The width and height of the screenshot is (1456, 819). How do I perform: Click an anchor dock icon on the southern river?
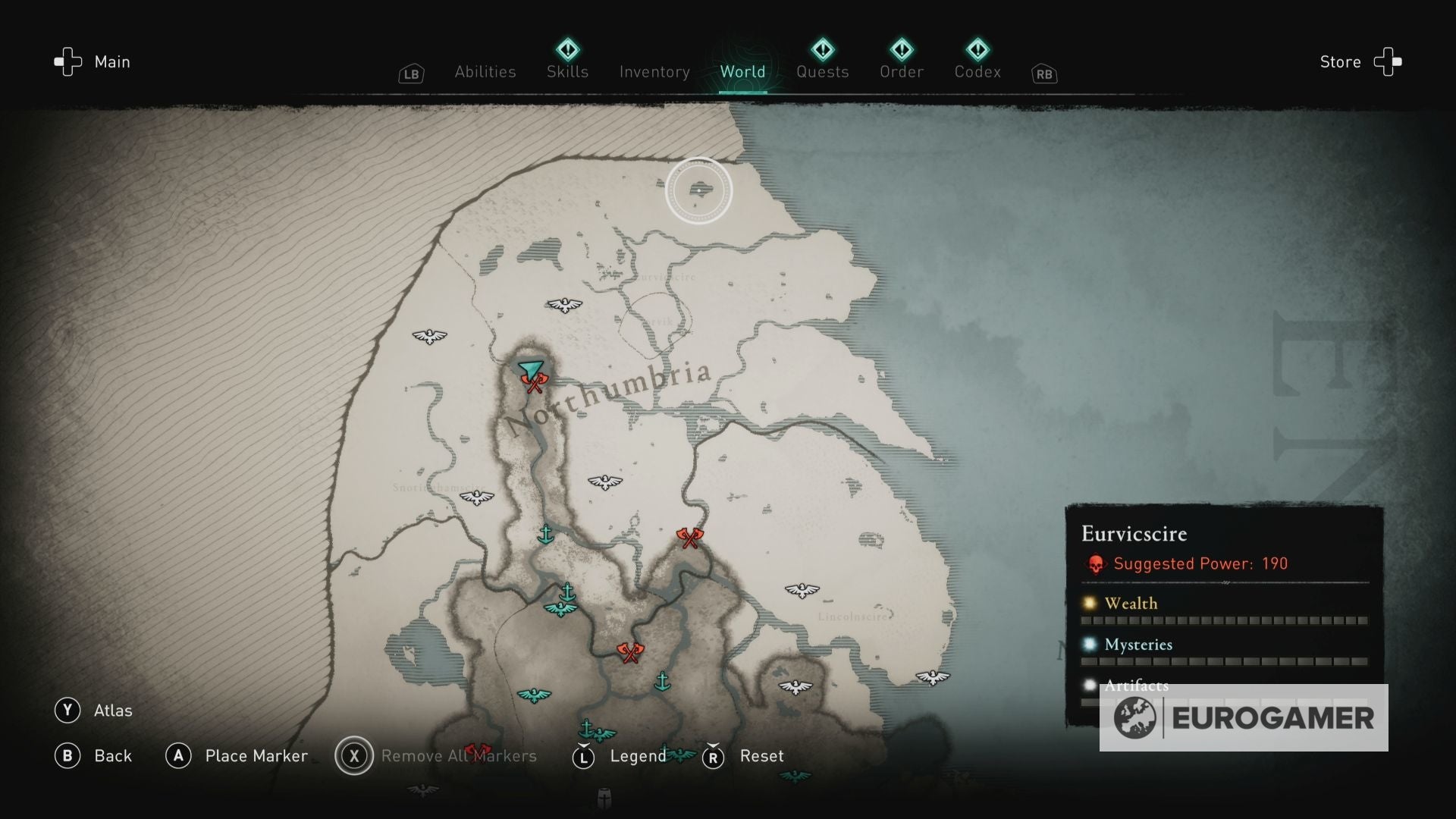[x=664, y=682]
